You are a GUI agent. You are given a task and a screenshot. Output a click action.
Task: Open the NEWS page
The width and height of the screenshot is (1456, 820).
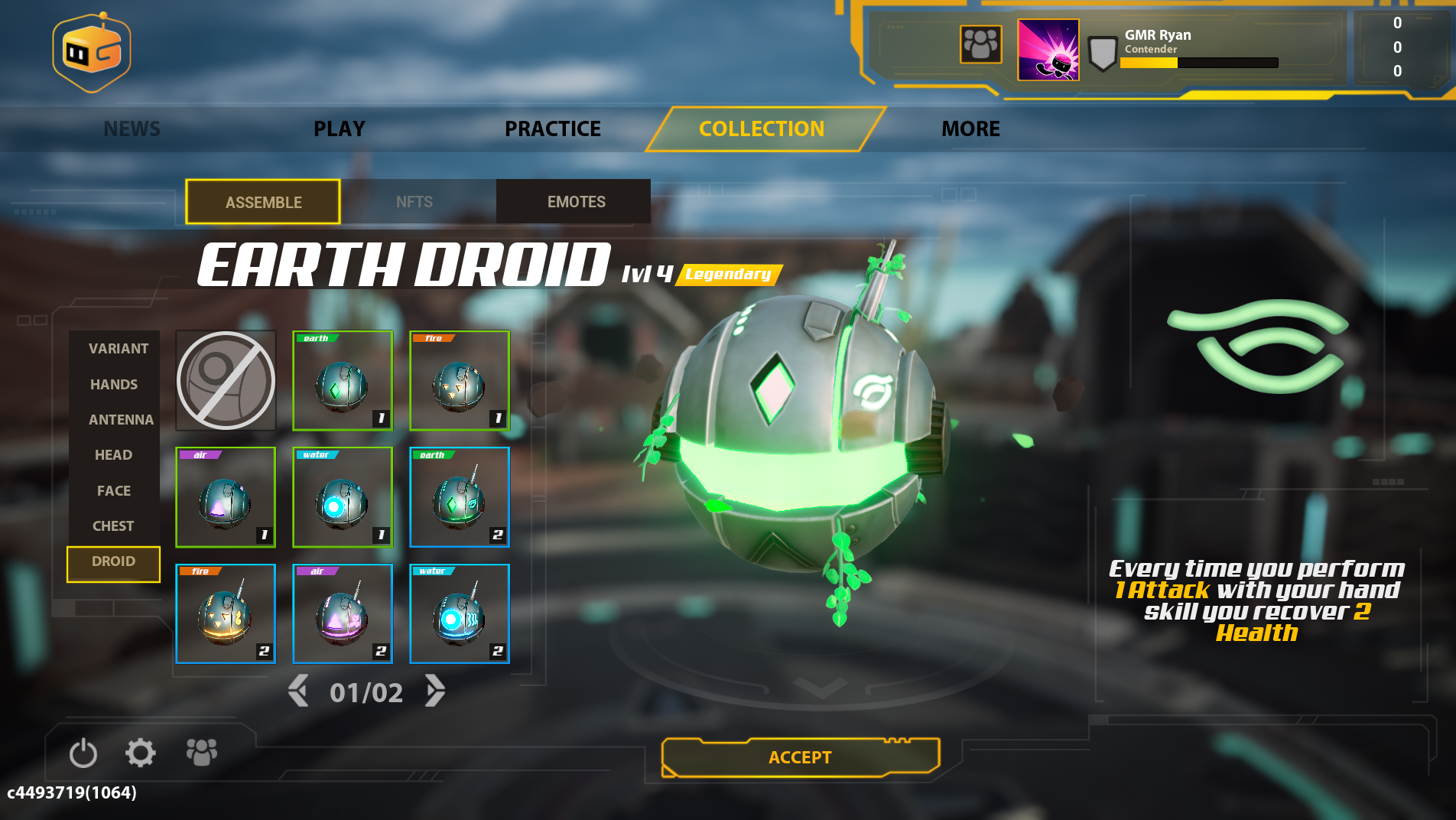(x=132, y=129)
